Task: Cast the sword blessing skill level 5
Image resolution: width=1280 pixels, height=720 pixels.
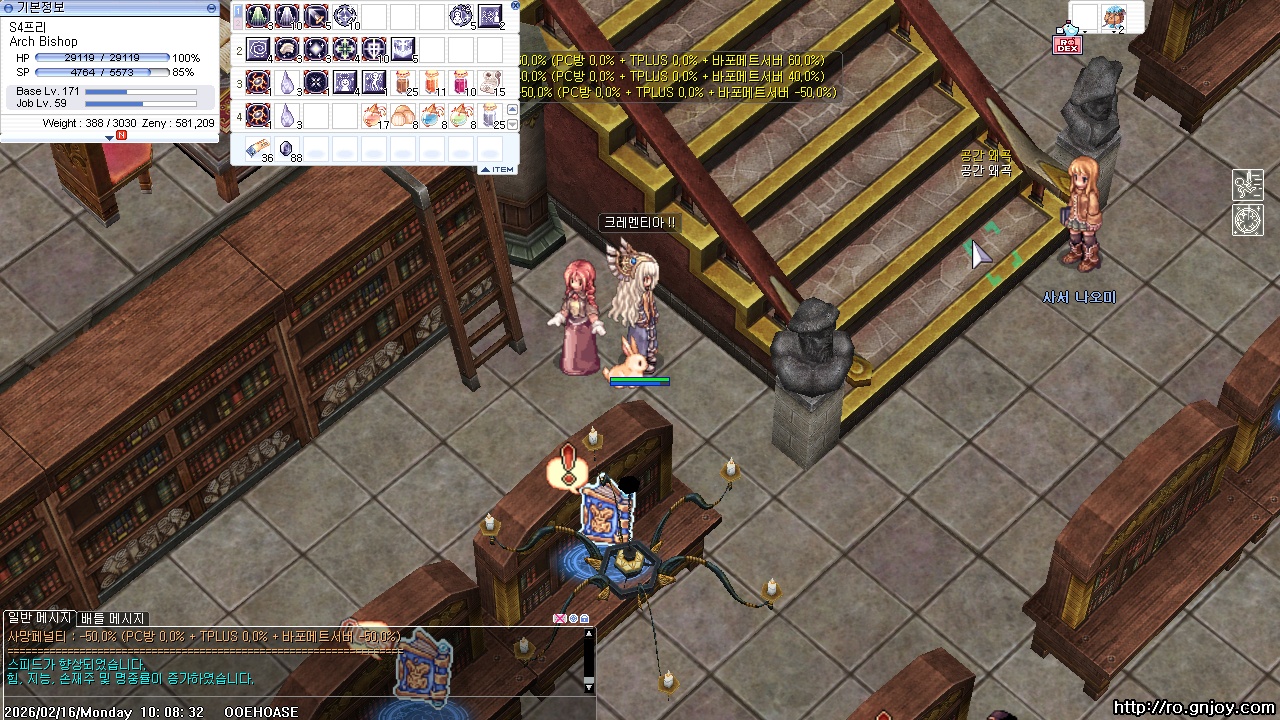Action: click(x=315, y=16)
